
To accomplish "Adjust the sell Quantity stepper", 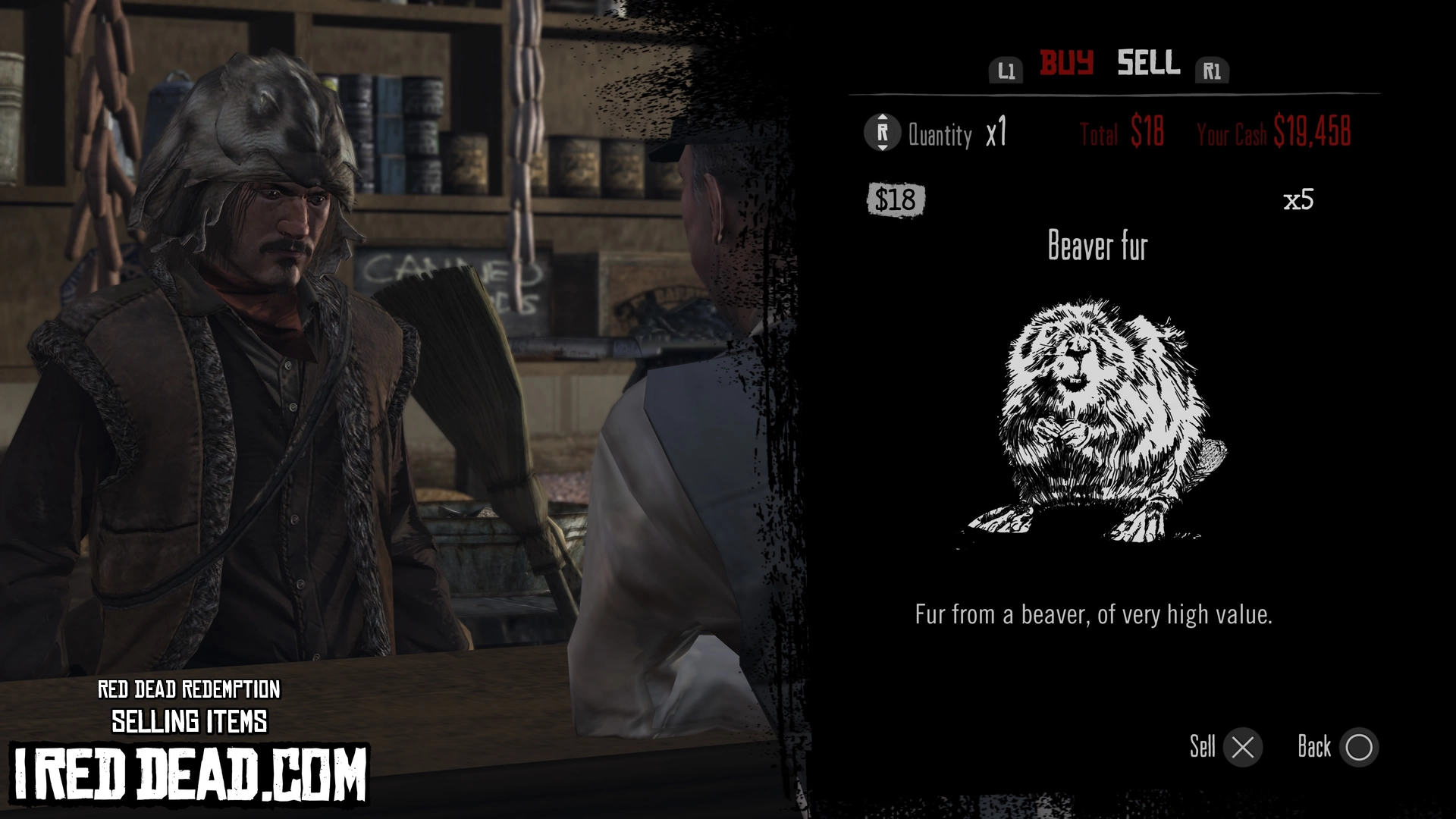I will tap(882, 133).
